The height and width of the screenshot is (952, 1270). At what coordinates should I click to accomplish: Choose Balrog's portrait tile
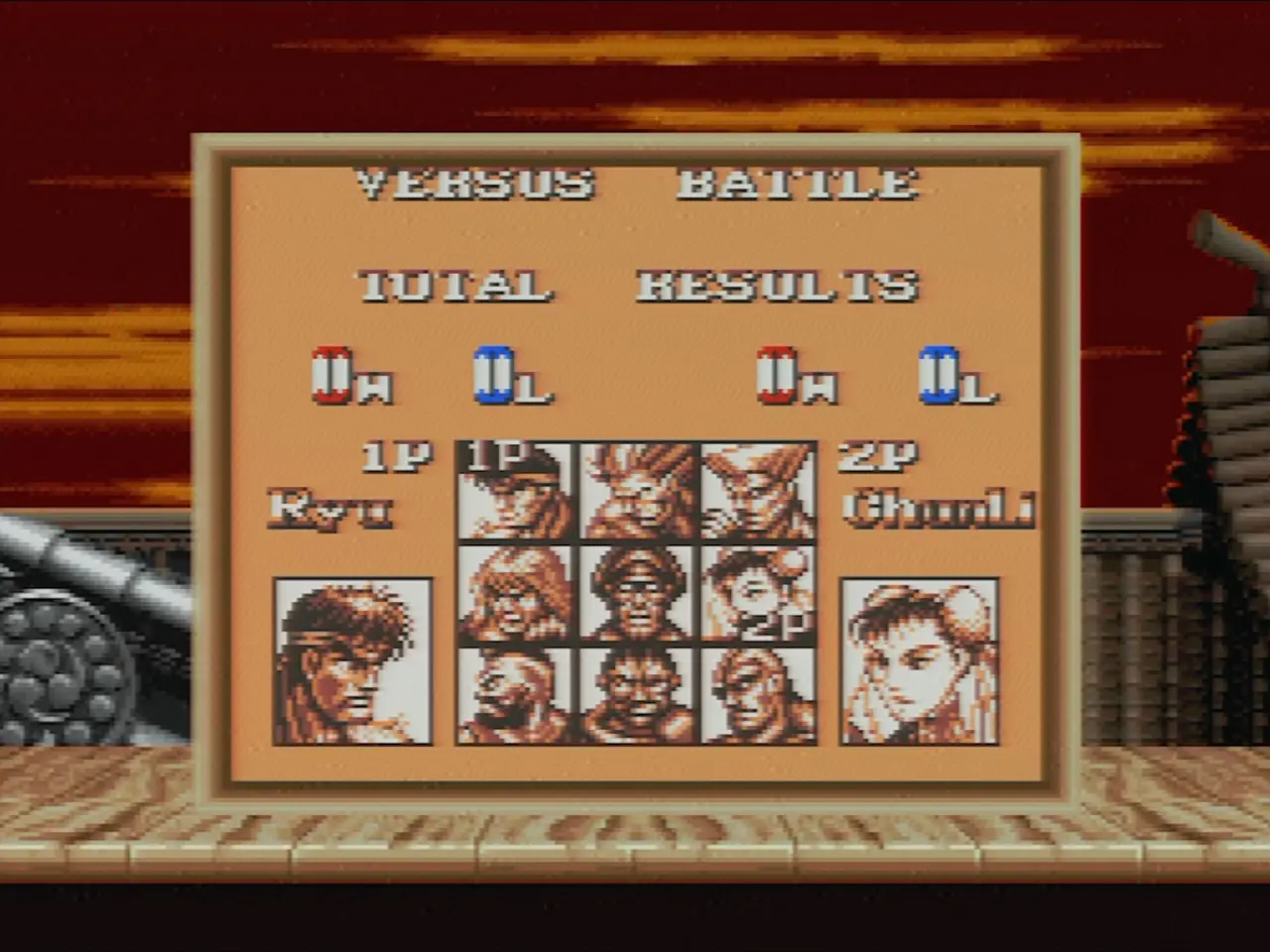point(637,694)
